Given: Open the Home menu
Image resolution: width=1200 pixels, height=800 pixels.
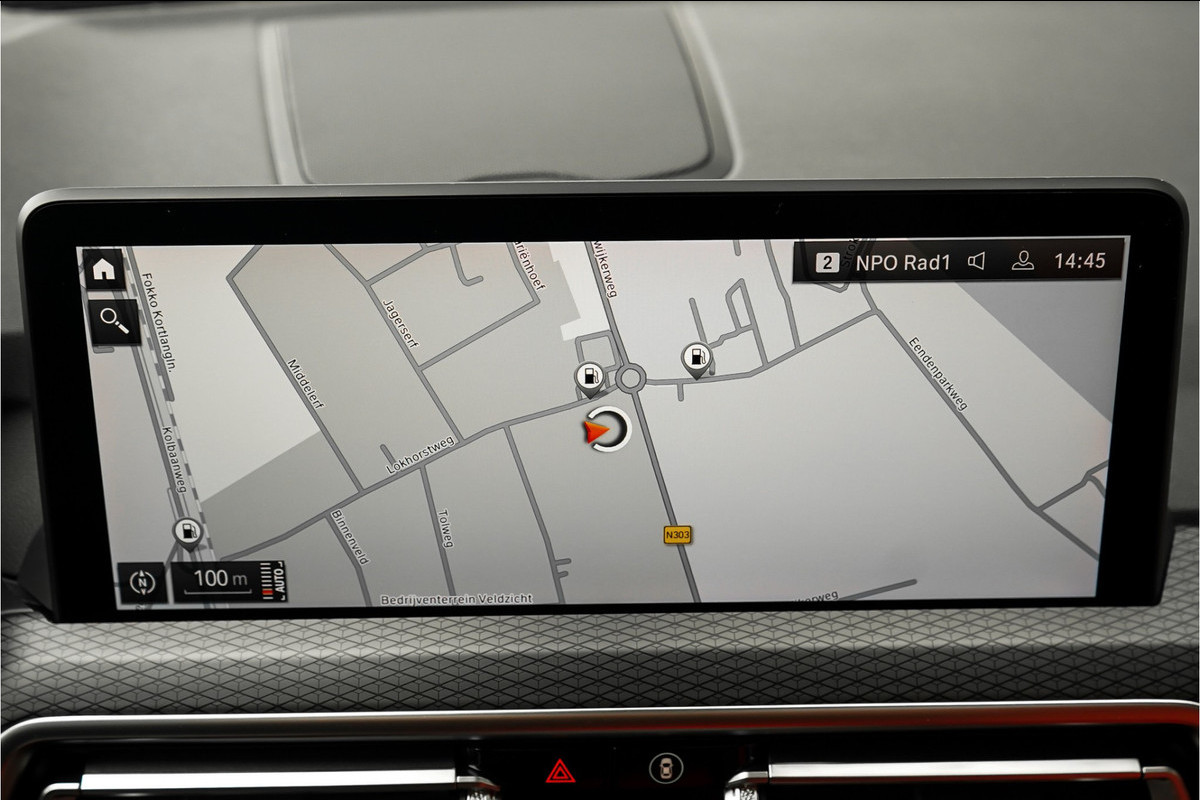Looking at the screenshot, I should click(103, 268).
